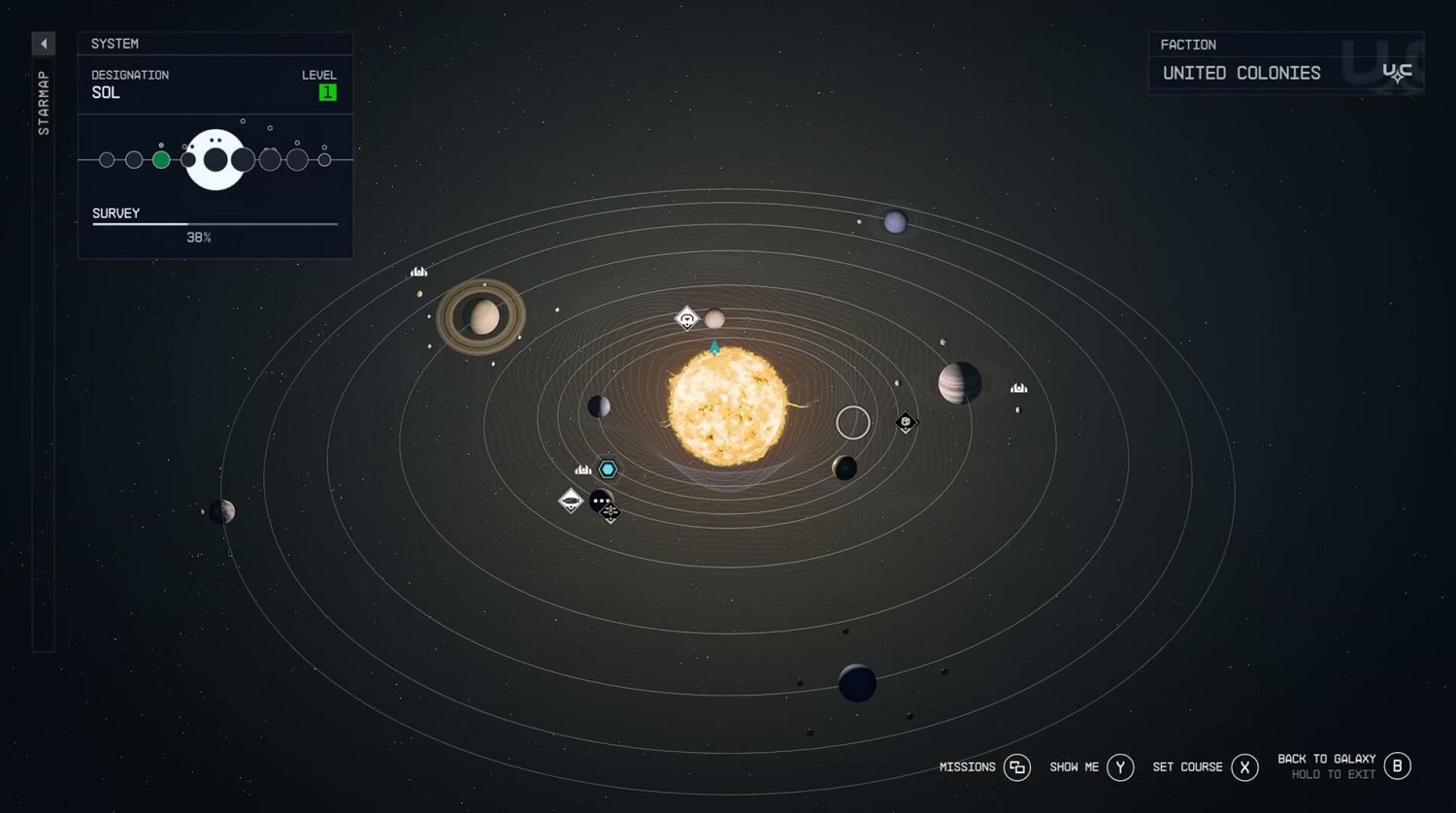Expand details for the first planet in the strip
This screenshot has height=813, width=1456.
107,158
